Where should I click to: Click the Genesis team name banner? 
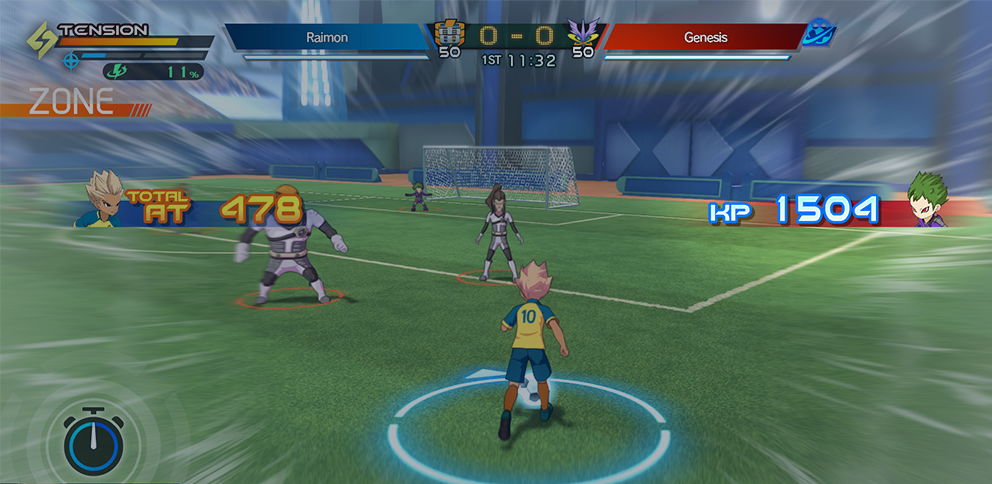coord(704,37)
